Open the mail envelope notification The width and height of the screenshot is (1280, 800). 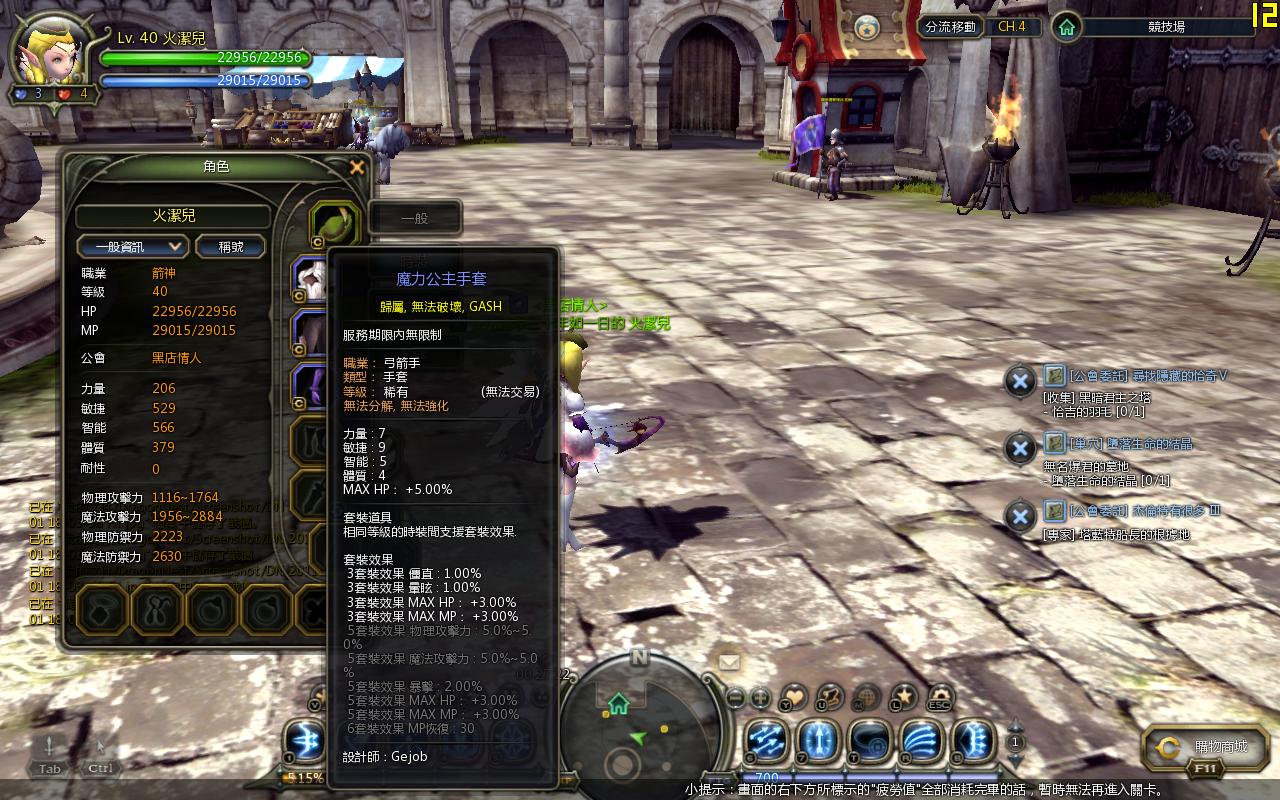(x=729, y=661)
